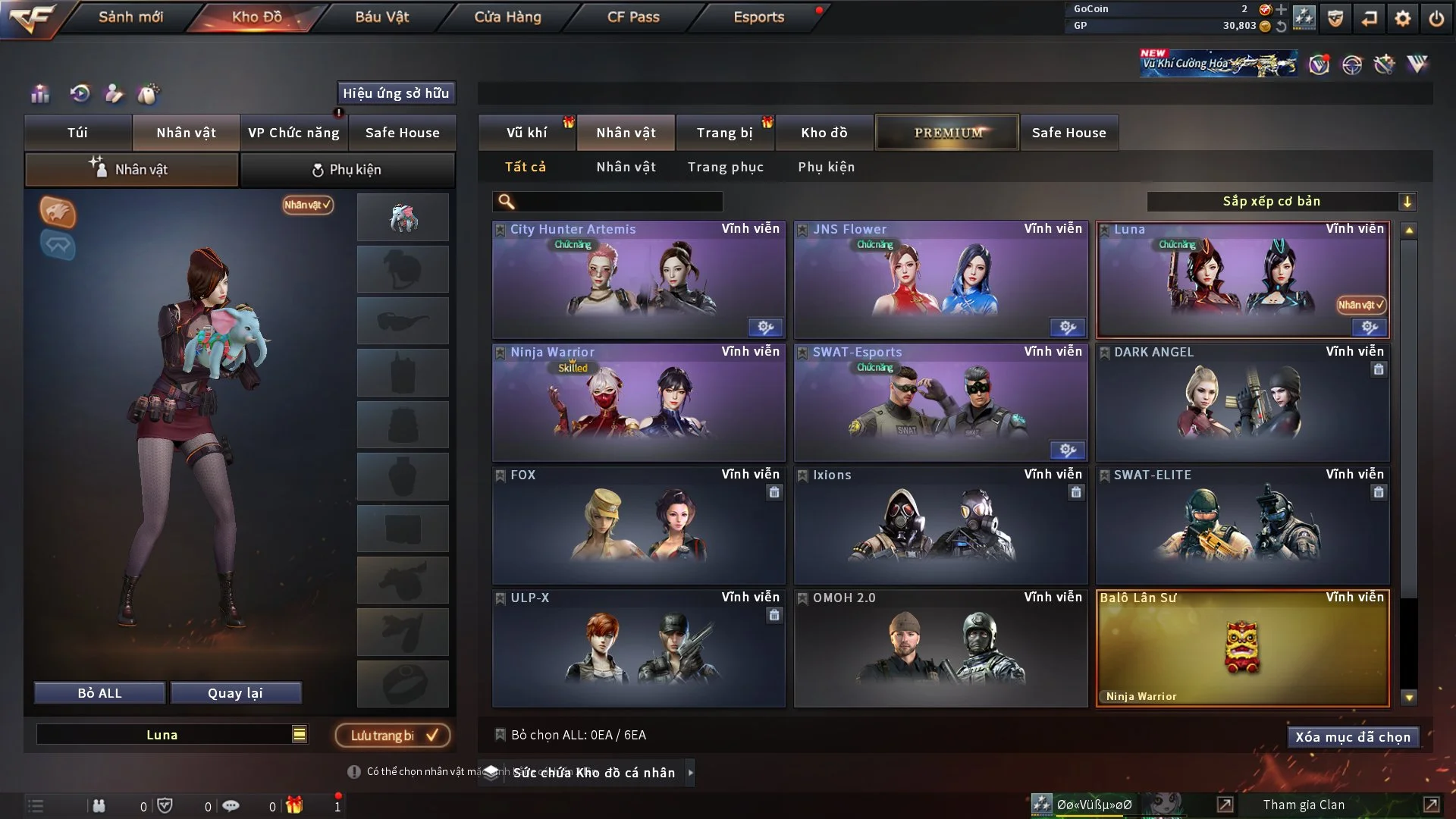Open the gear settings icon
The image size is (1456, 819).
pyautogui.click(x=1402, y=18)
